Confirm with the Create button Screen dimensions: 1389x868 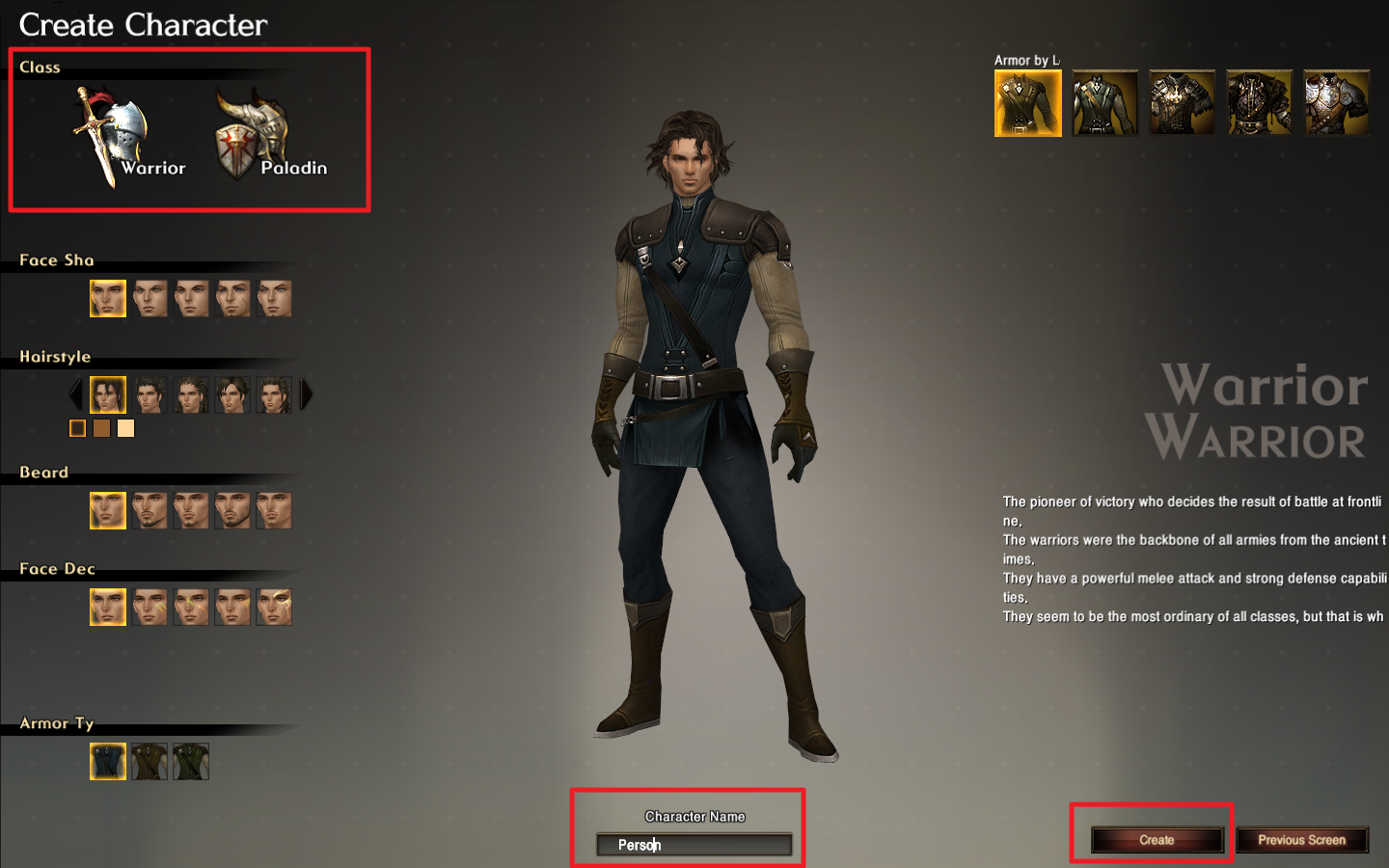coord(1157,840)
